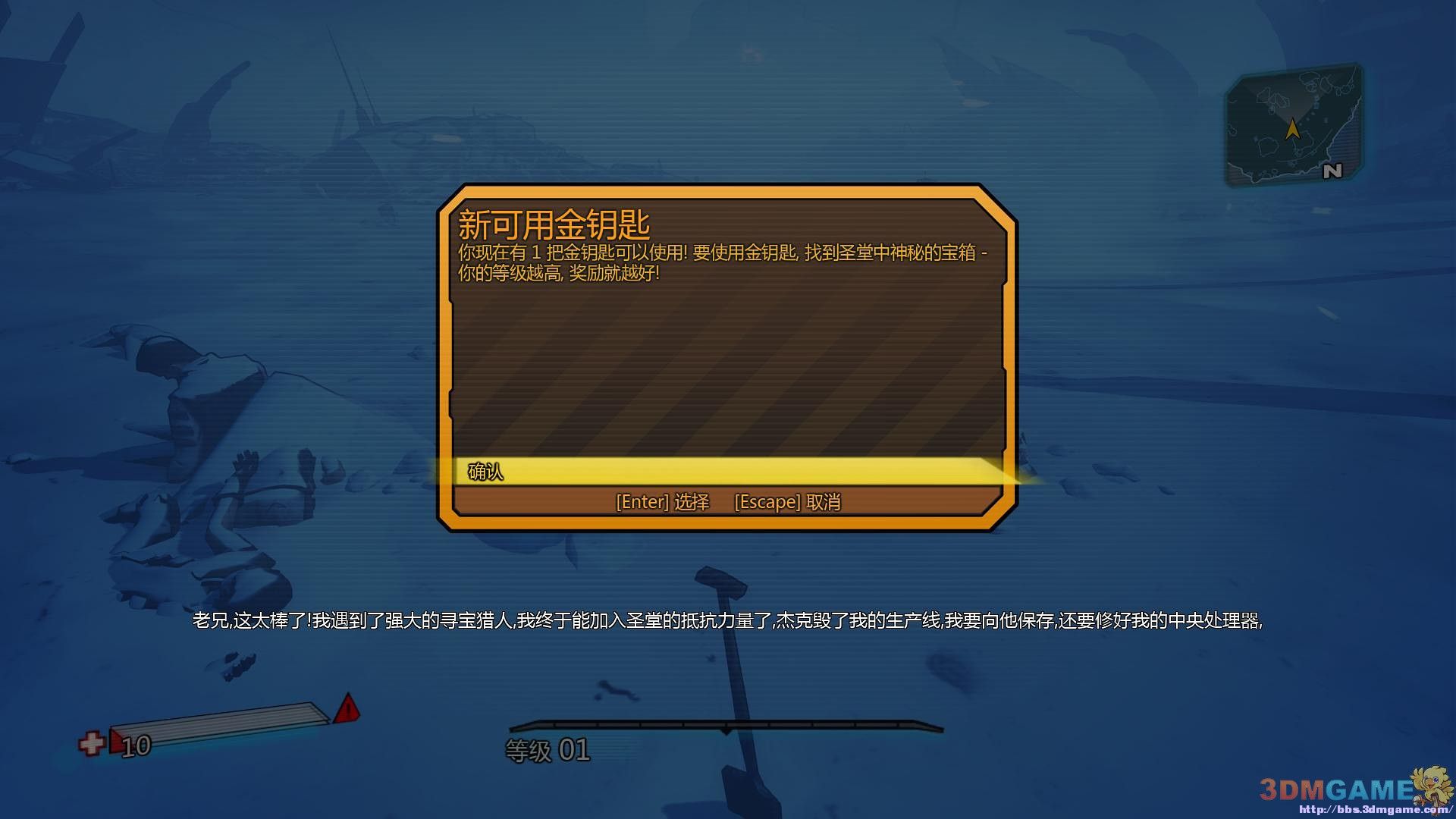Click the experience bar below the dialog
Image resolution: width=1456 pixels, height=819 pixels.
coord(728,725)
